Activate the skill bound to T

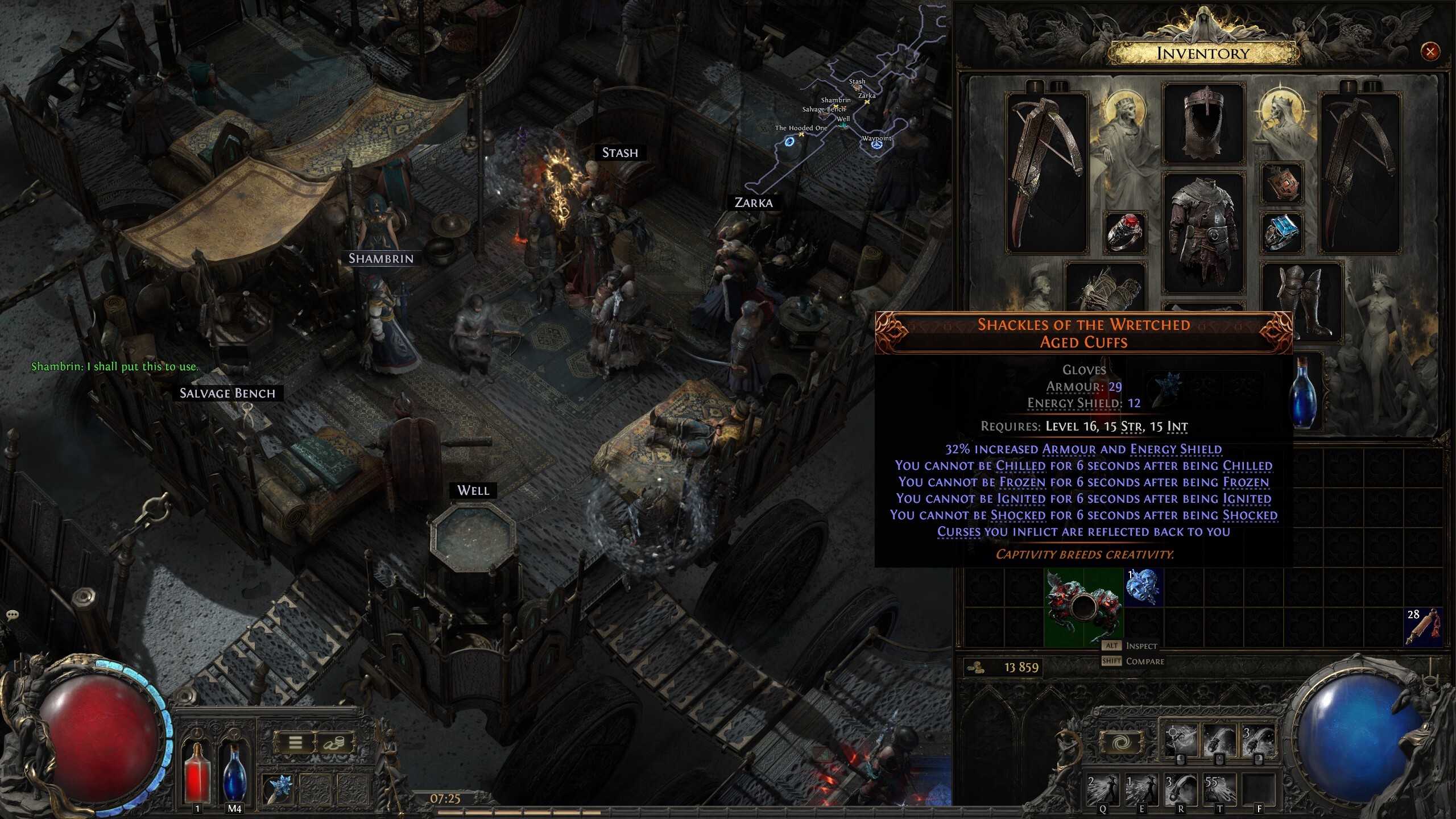click(1219, 788)
